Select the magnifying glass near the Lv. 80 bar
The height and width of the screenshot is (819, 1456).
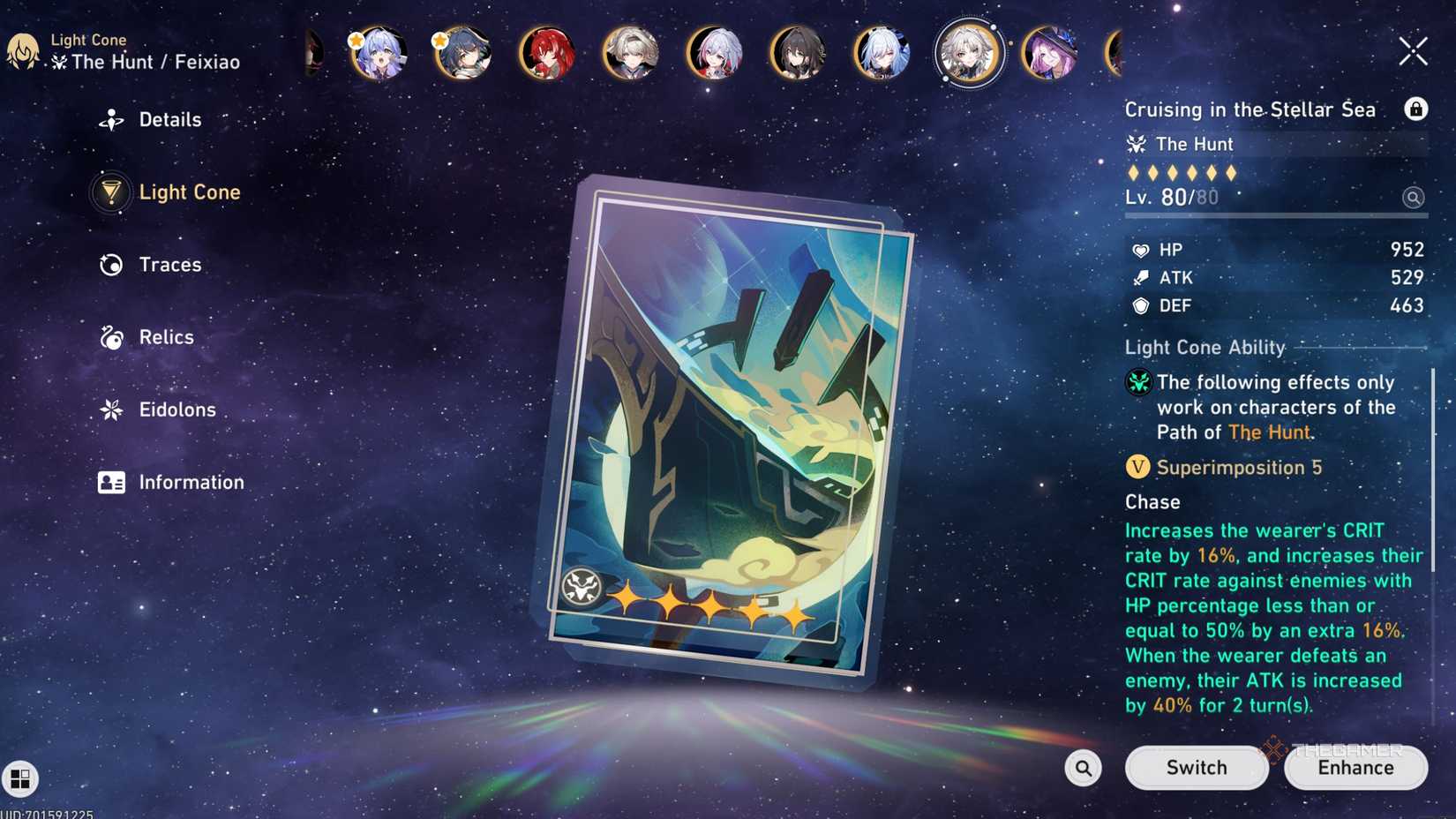point(1414,198)
